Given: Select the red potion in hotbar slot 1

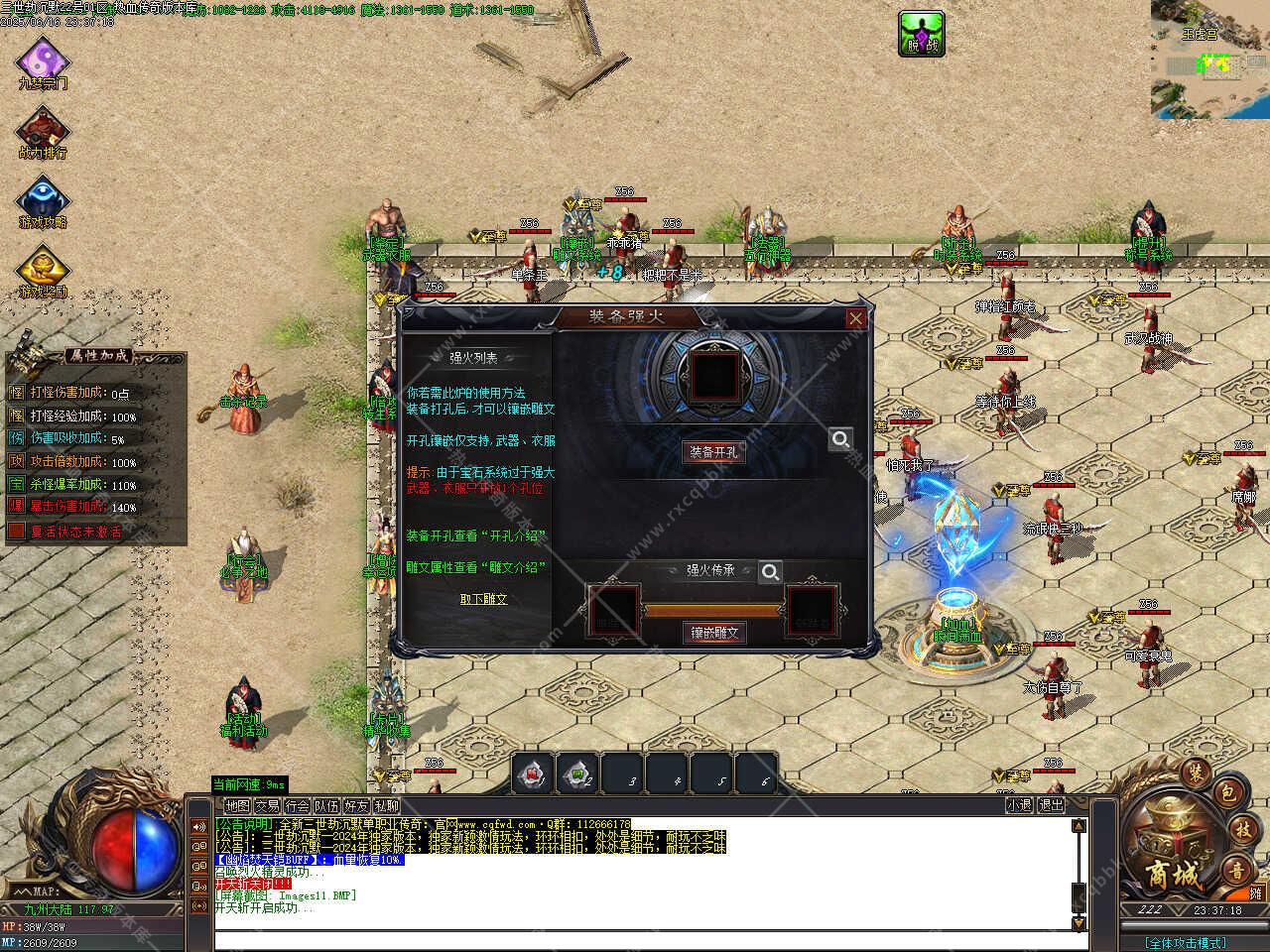Looking at the screenshot, I should tap(532, 773).
